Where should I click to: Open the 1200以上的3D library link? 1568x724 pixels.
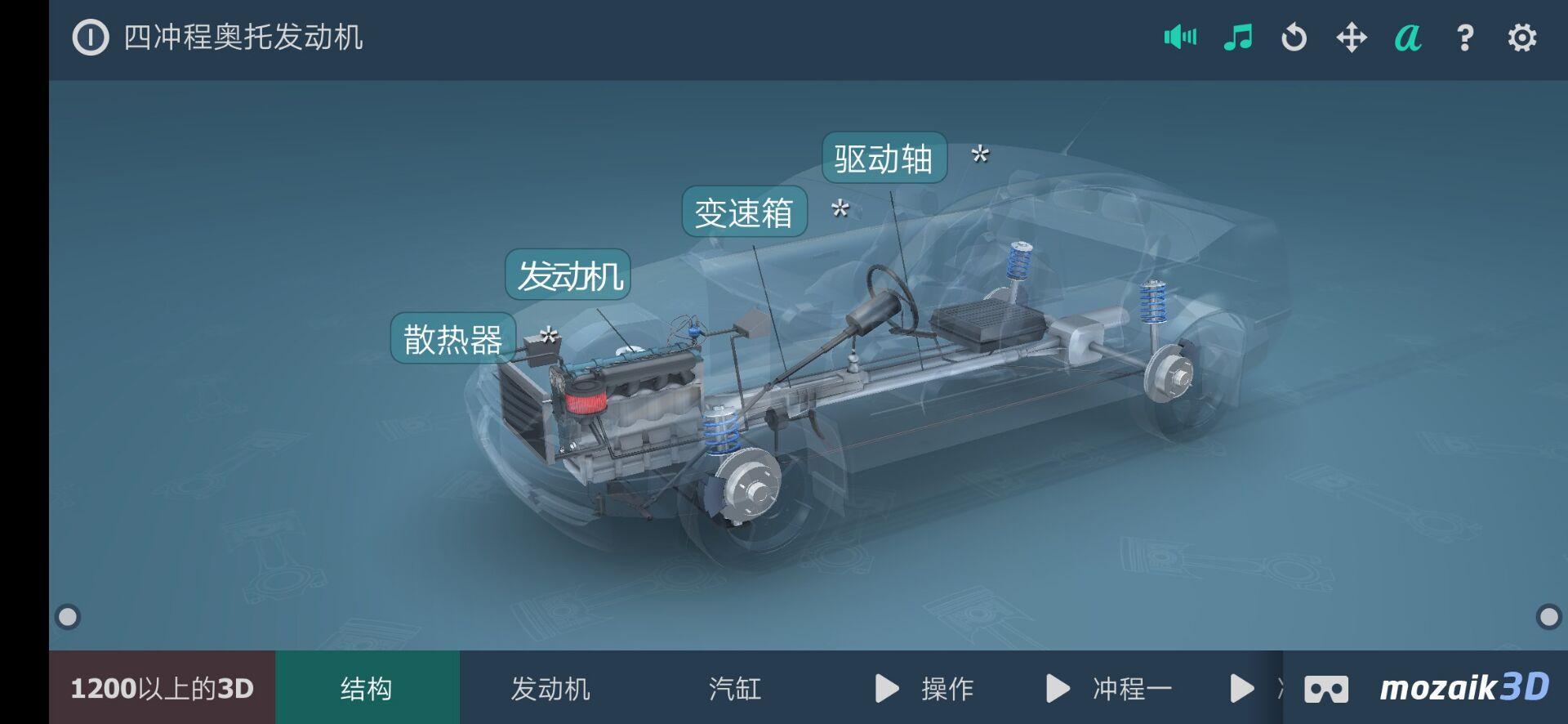[x=162, y=689]
